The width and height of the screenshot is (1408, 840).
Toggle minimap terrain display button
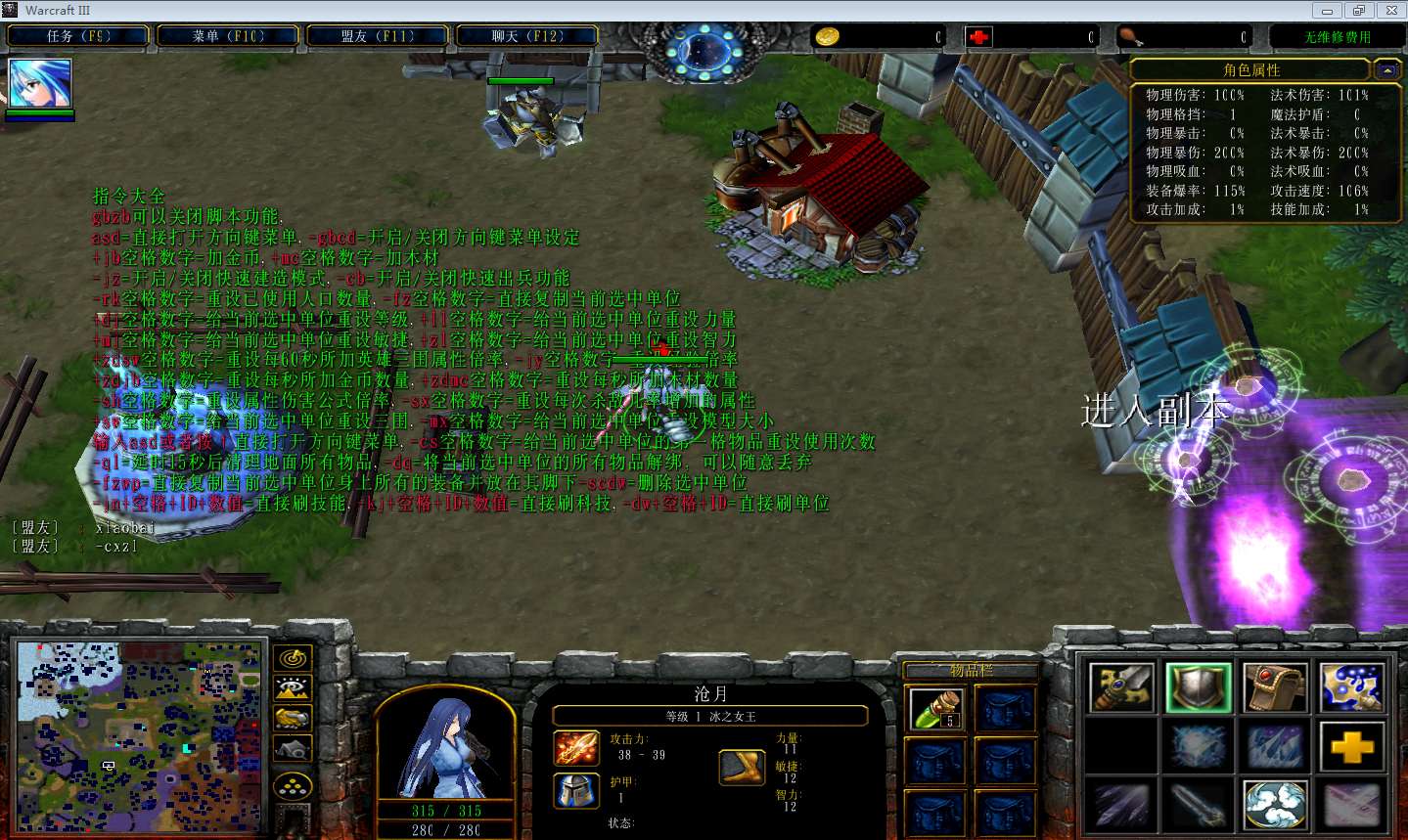(x=293, y=688)
